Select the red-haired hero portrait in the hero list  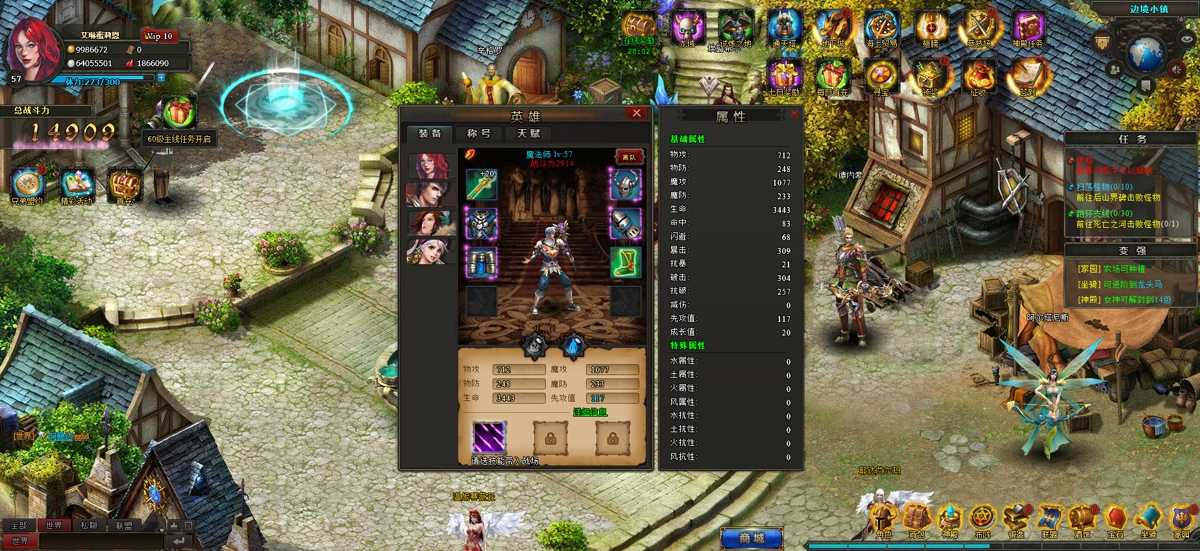(431, 166)
